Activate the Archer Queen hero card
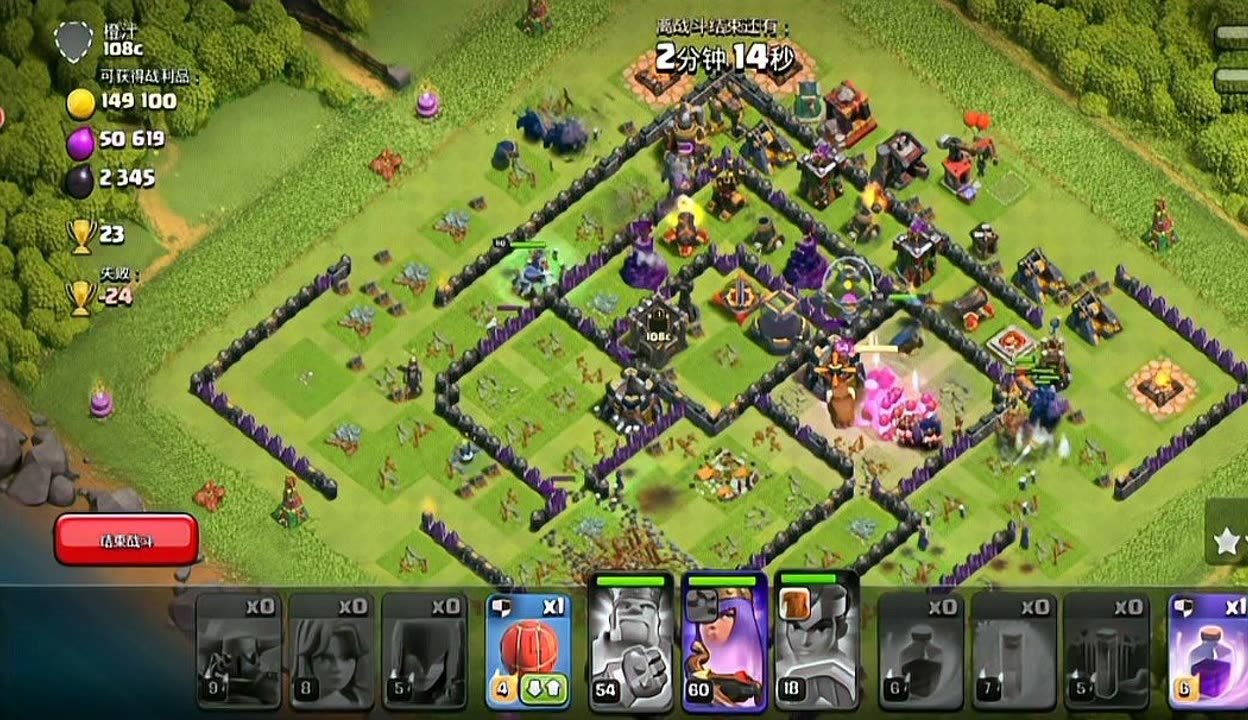The image size is (1248, 720). coord(724,641)
